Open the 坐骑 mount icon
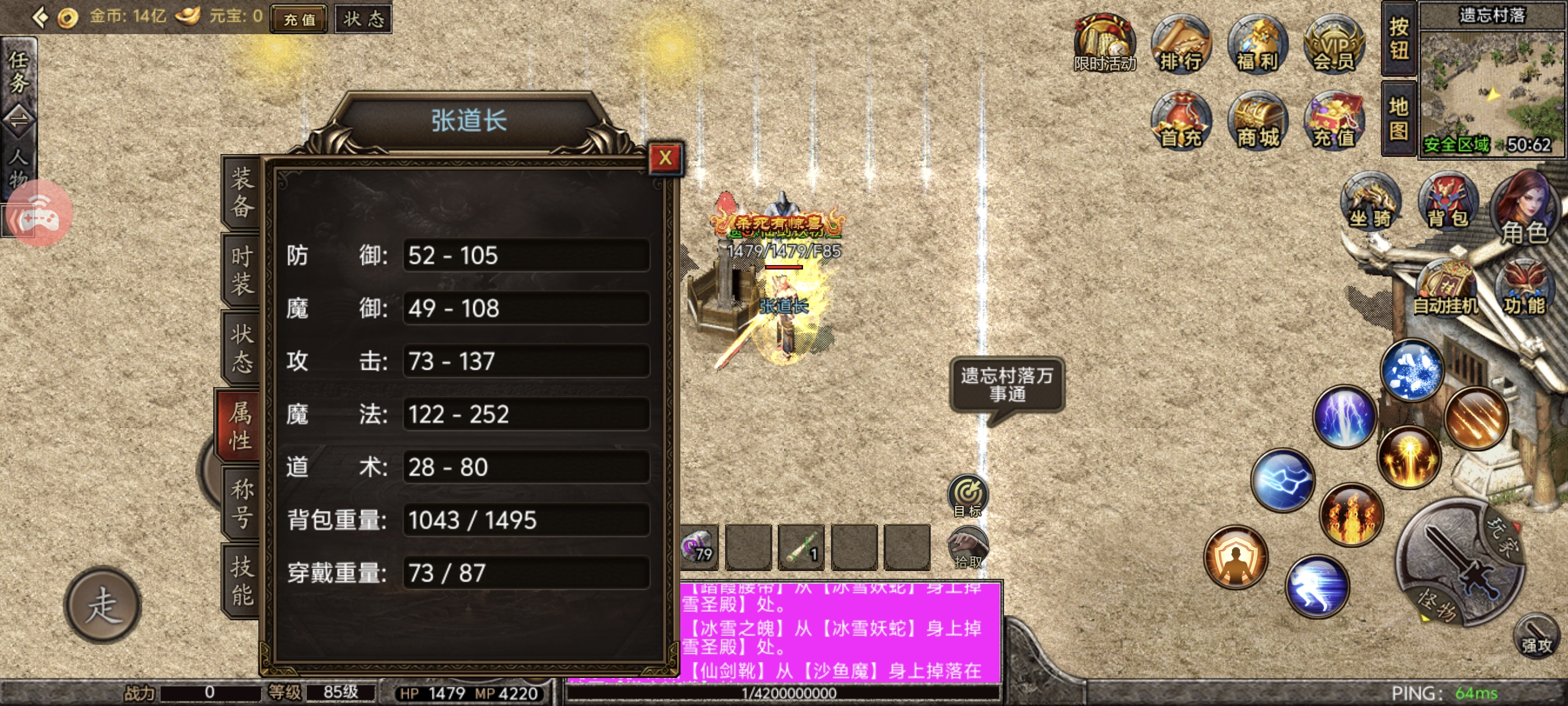Screen dimensions: 1568x706 [x=1370, y=201]
